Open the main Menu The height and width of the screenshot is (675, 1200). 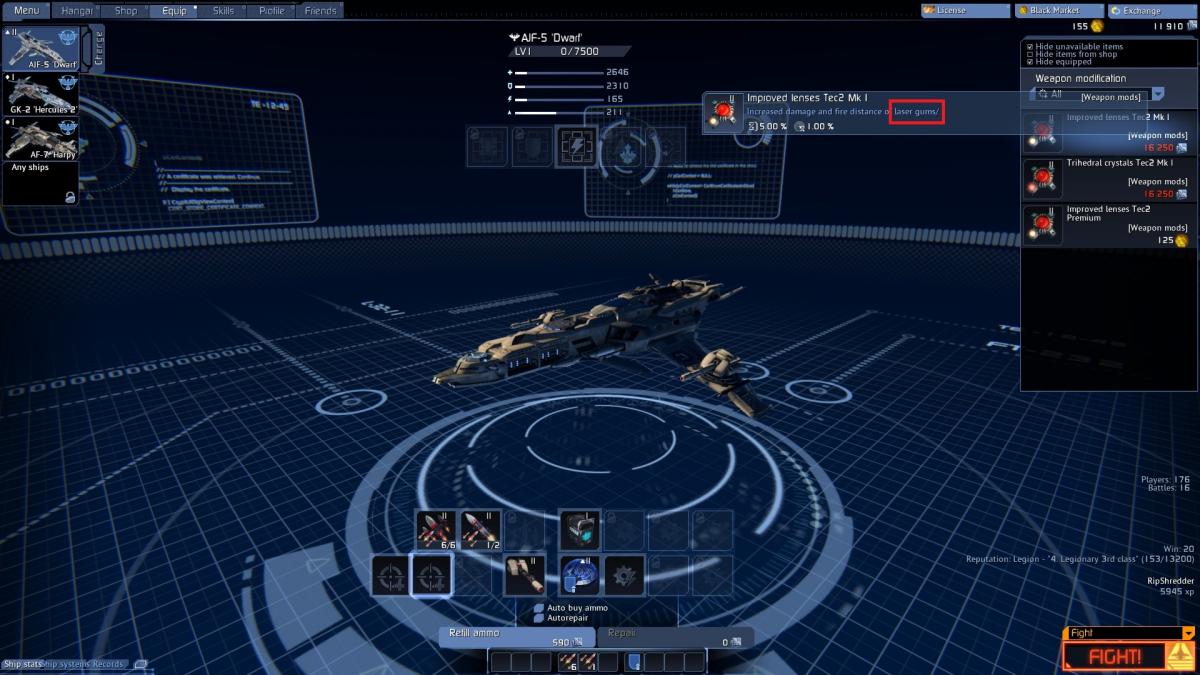pyautogui.click(x=26, y=11)
